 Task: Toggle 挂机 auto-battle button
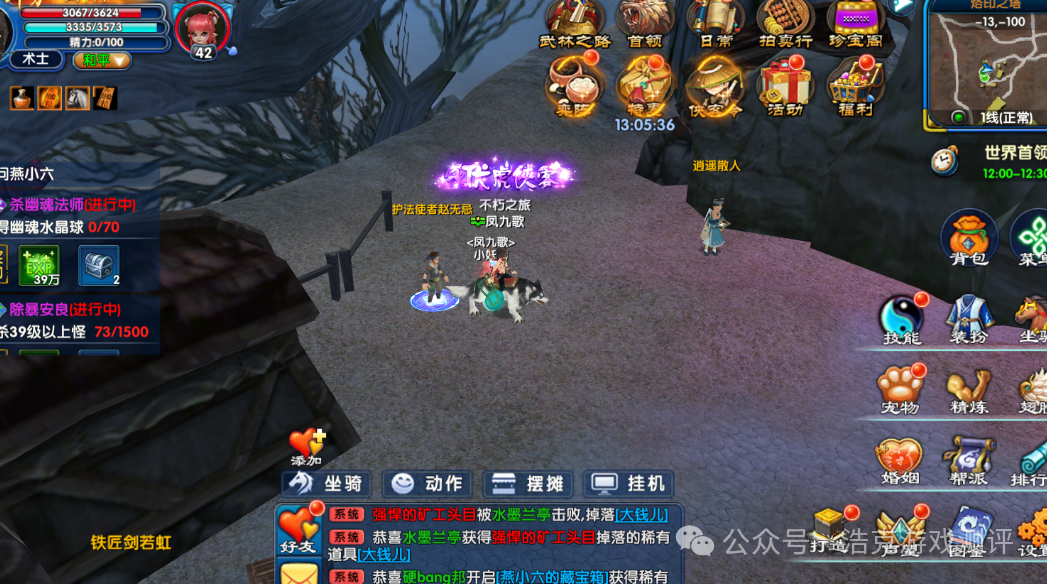[x=628, y=484]
